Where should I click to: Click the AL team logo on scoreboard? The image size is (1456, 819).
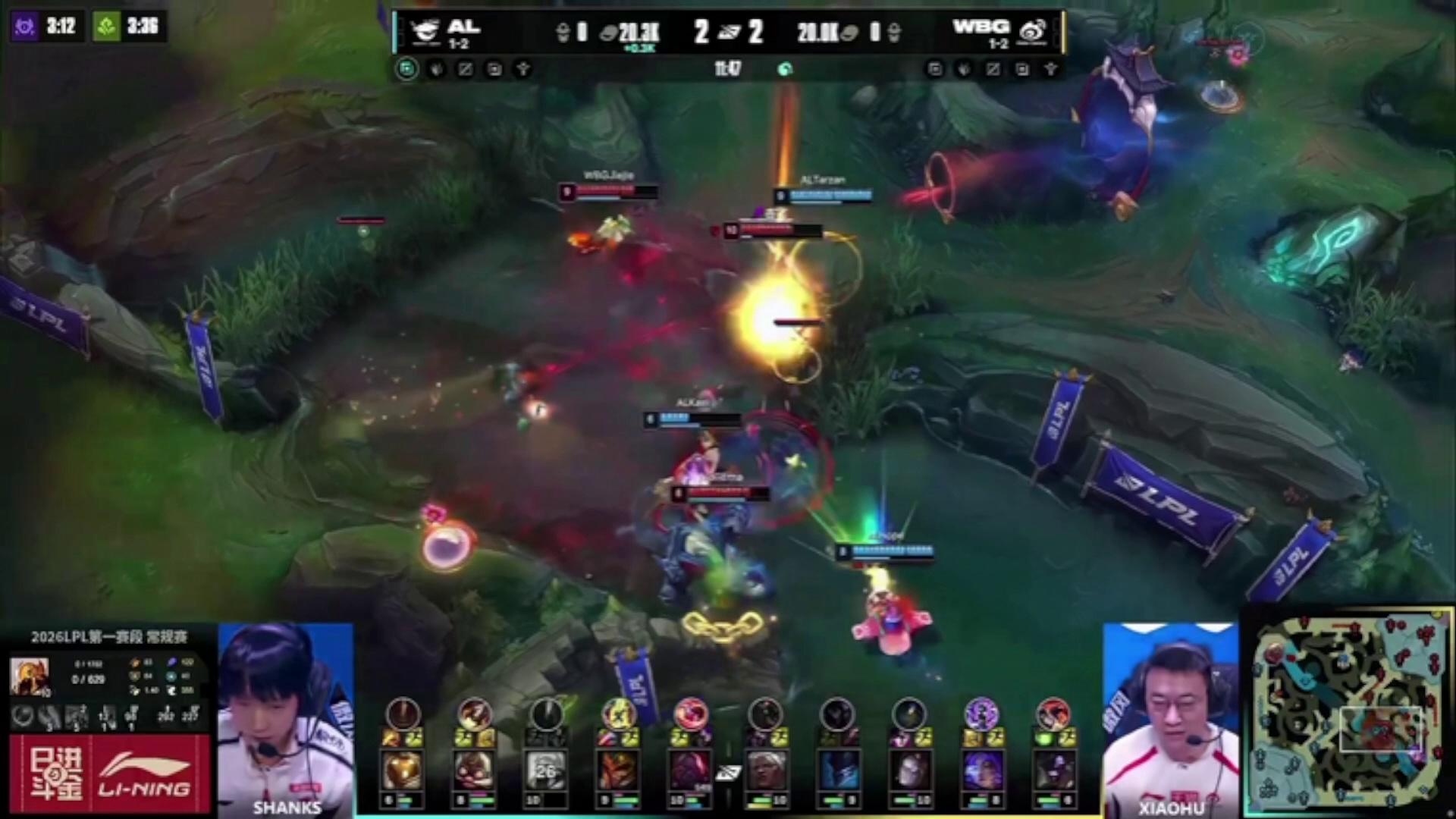(x=426, y=32)
